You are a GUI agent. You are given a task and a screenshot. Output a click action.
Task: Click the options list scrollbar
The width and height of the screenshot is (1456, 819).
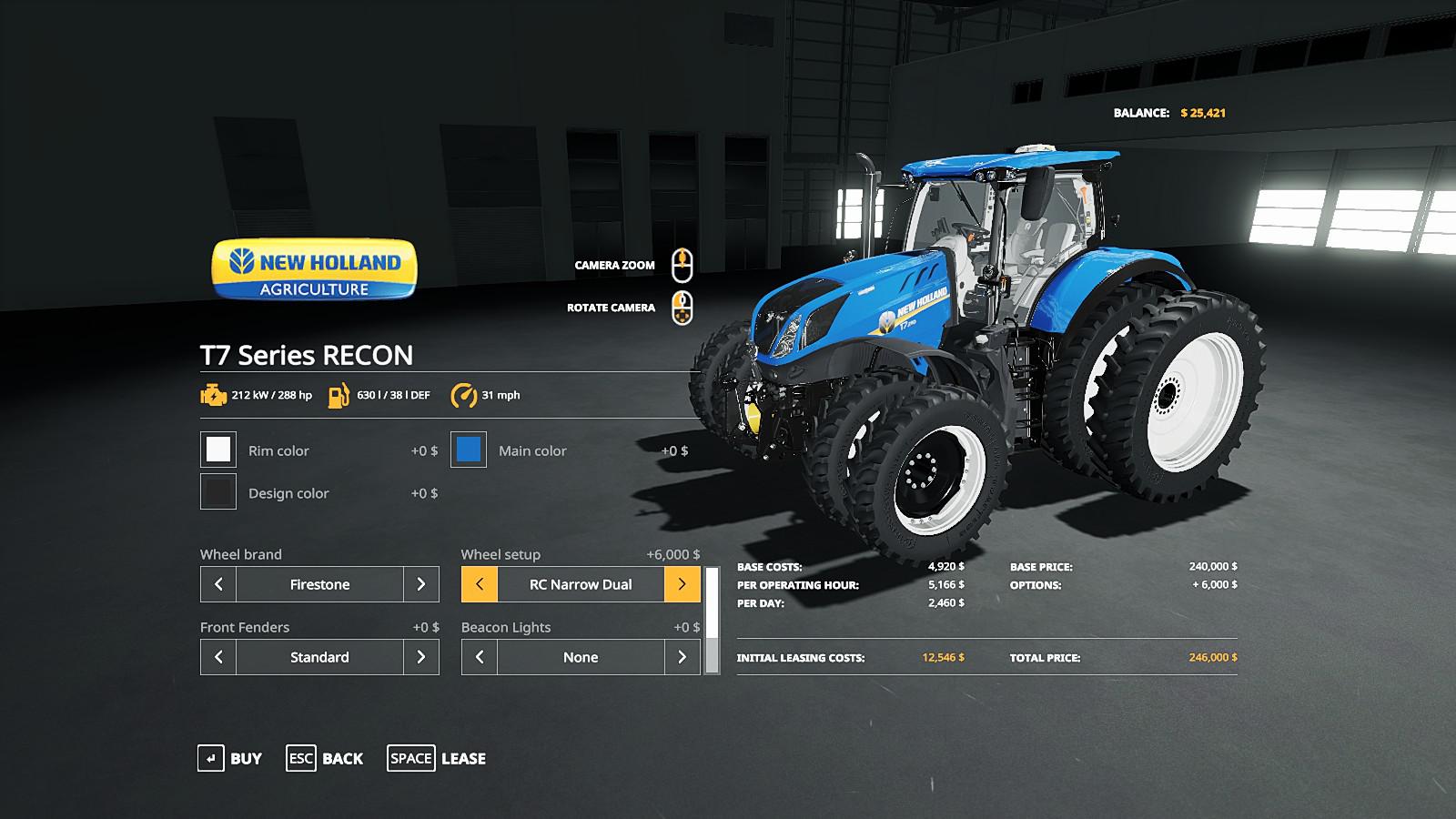coord(712,620)
